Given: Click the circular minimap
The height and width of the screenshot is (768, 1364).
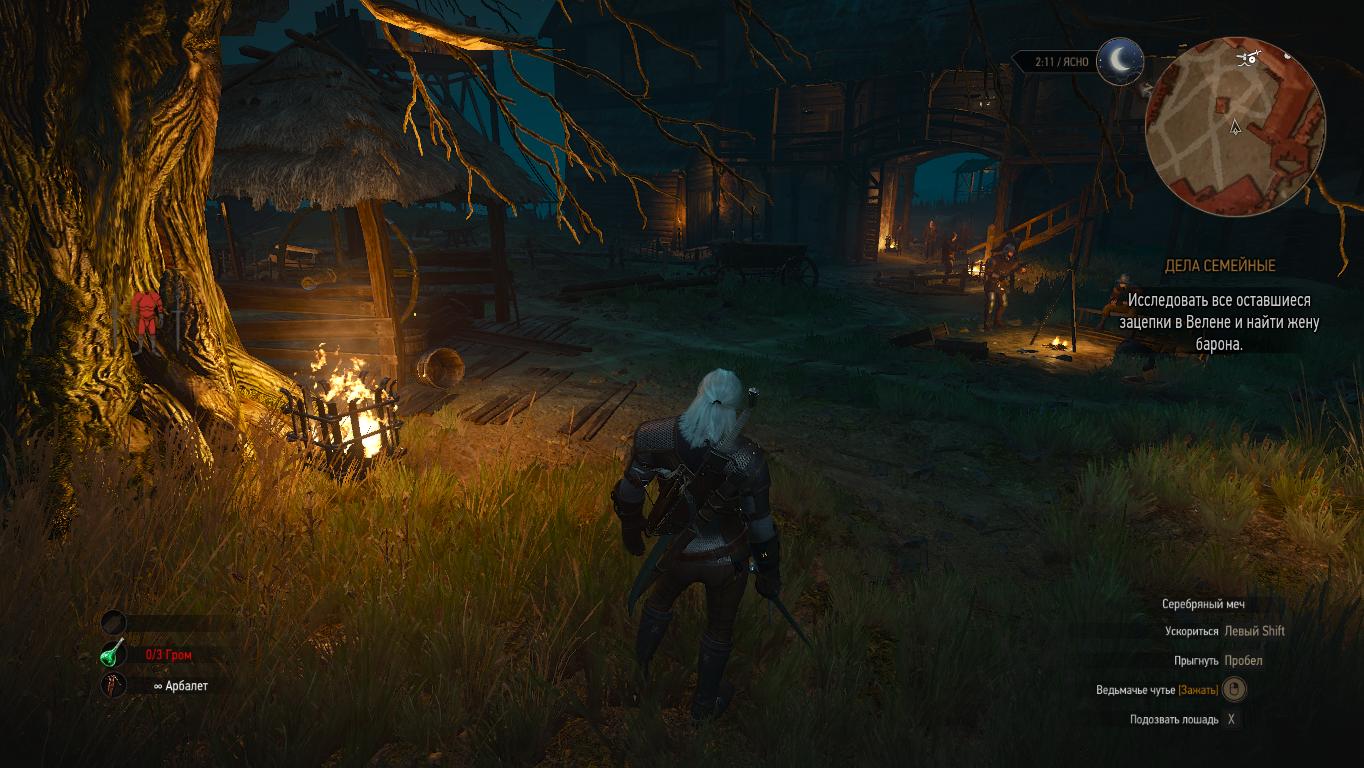Looking at the screenshot, I should [1235, 126].
